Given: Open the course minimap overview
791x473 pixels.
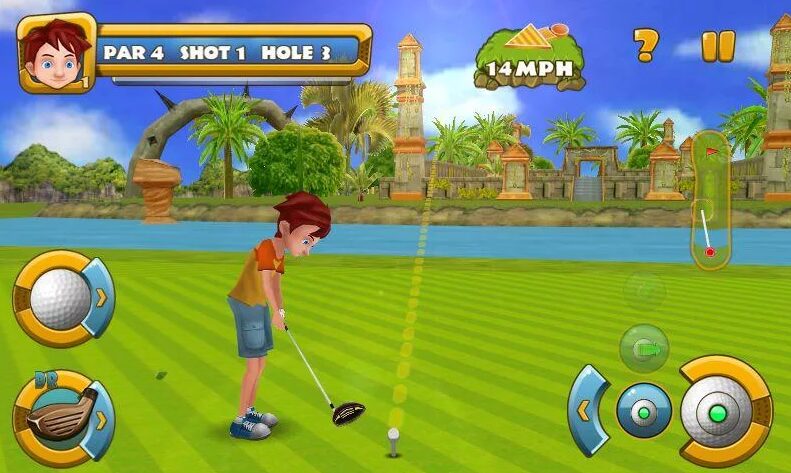Looking at the screenshot, I should pyautogui.click(x=709, y=199).
